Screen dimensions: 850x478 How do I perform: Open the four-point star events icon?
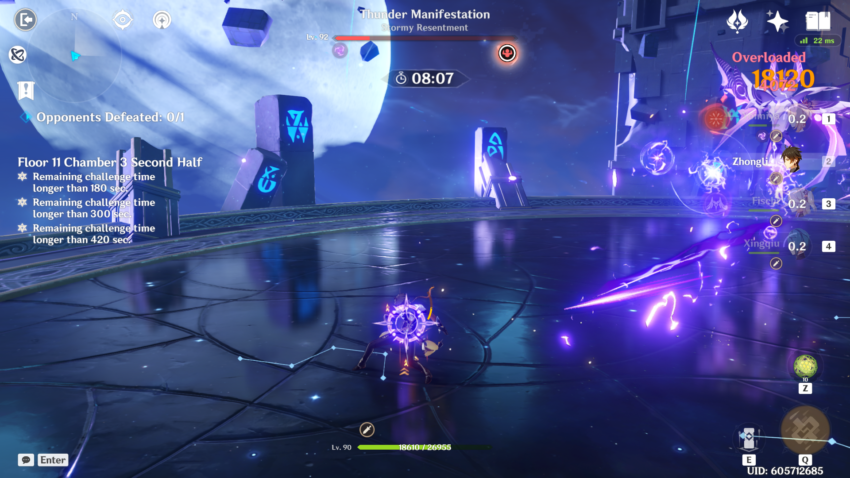coord(777,20)
